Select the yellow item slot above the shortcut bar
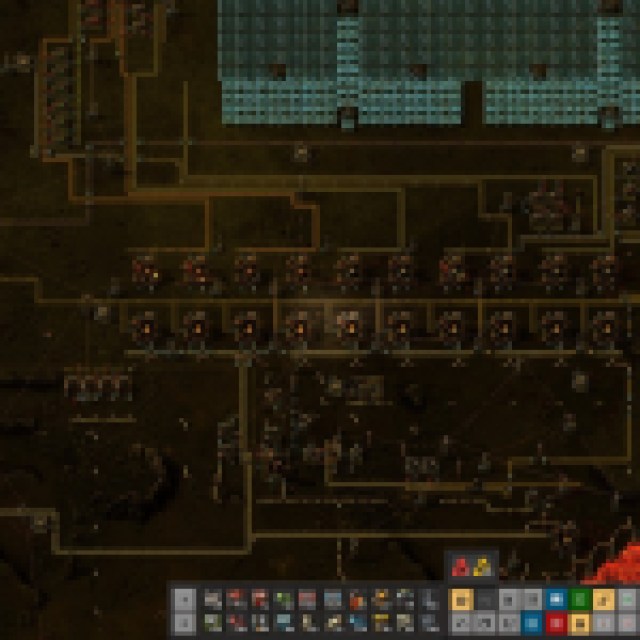This screenshot has width=640, height=640. pos(481,568)
